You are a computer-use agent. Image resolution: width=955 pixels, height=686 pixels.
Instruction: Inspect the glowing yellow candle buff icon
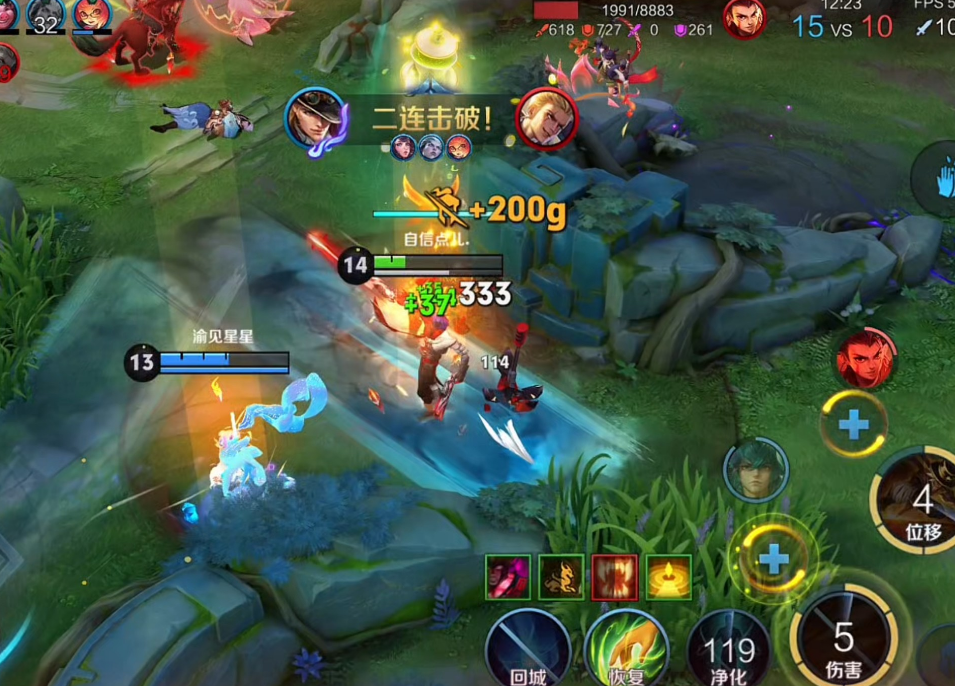[x=668, y=577]
